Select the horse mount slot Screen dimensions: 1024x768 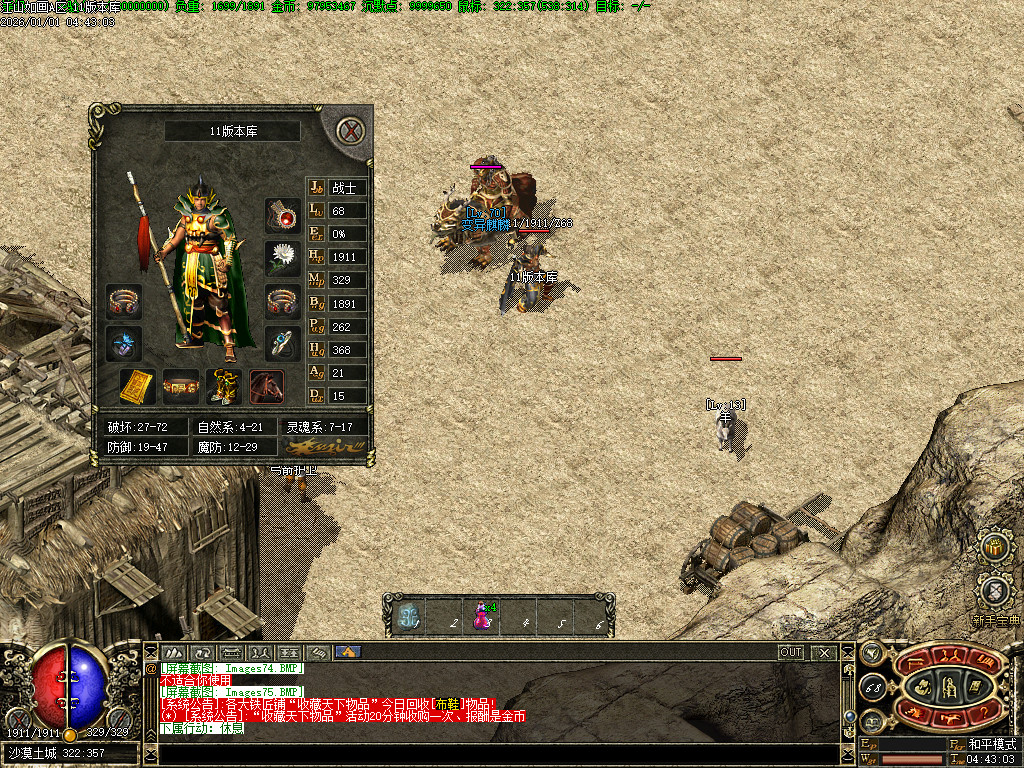coord(267,386)
